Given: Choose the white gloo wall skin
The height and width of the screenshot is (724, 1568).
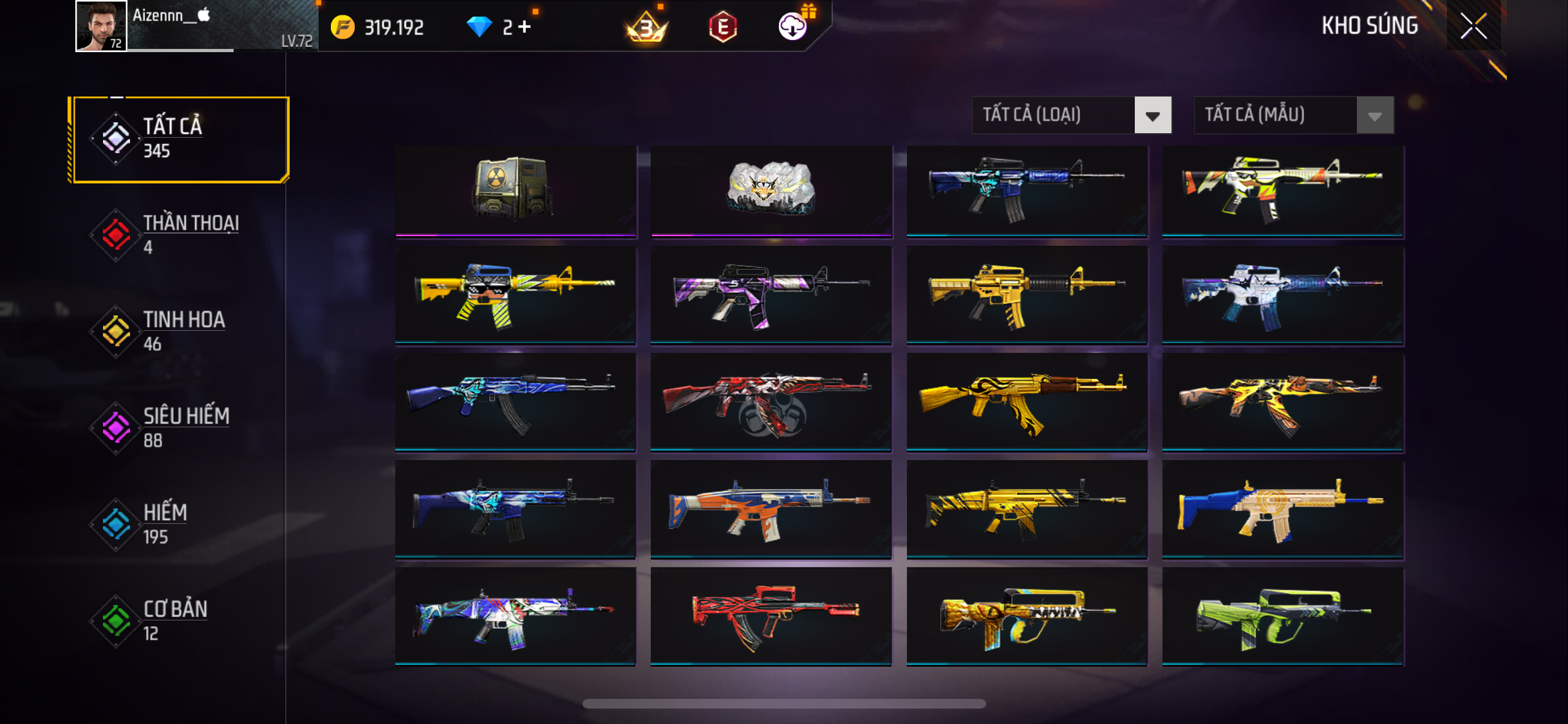Looking at the screenshot, I should [770, 190].
